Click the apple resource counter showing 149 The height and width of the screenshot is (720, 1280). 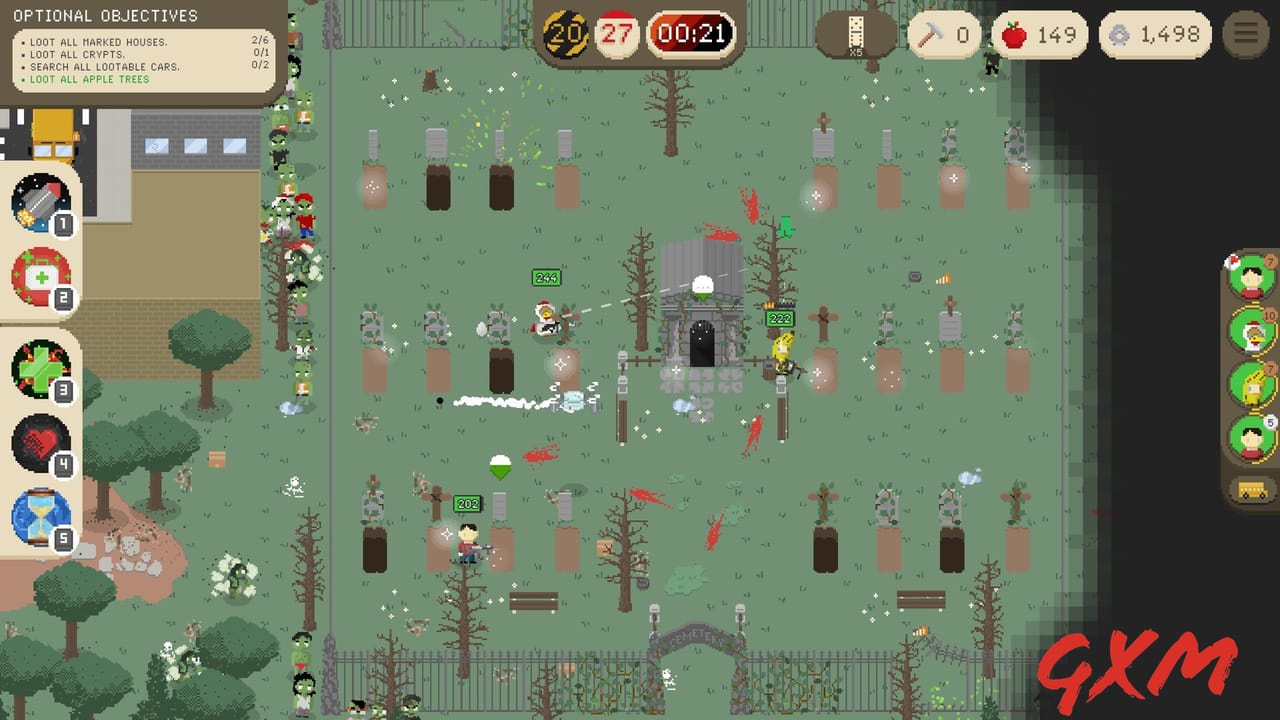(x=1040, y=34)
